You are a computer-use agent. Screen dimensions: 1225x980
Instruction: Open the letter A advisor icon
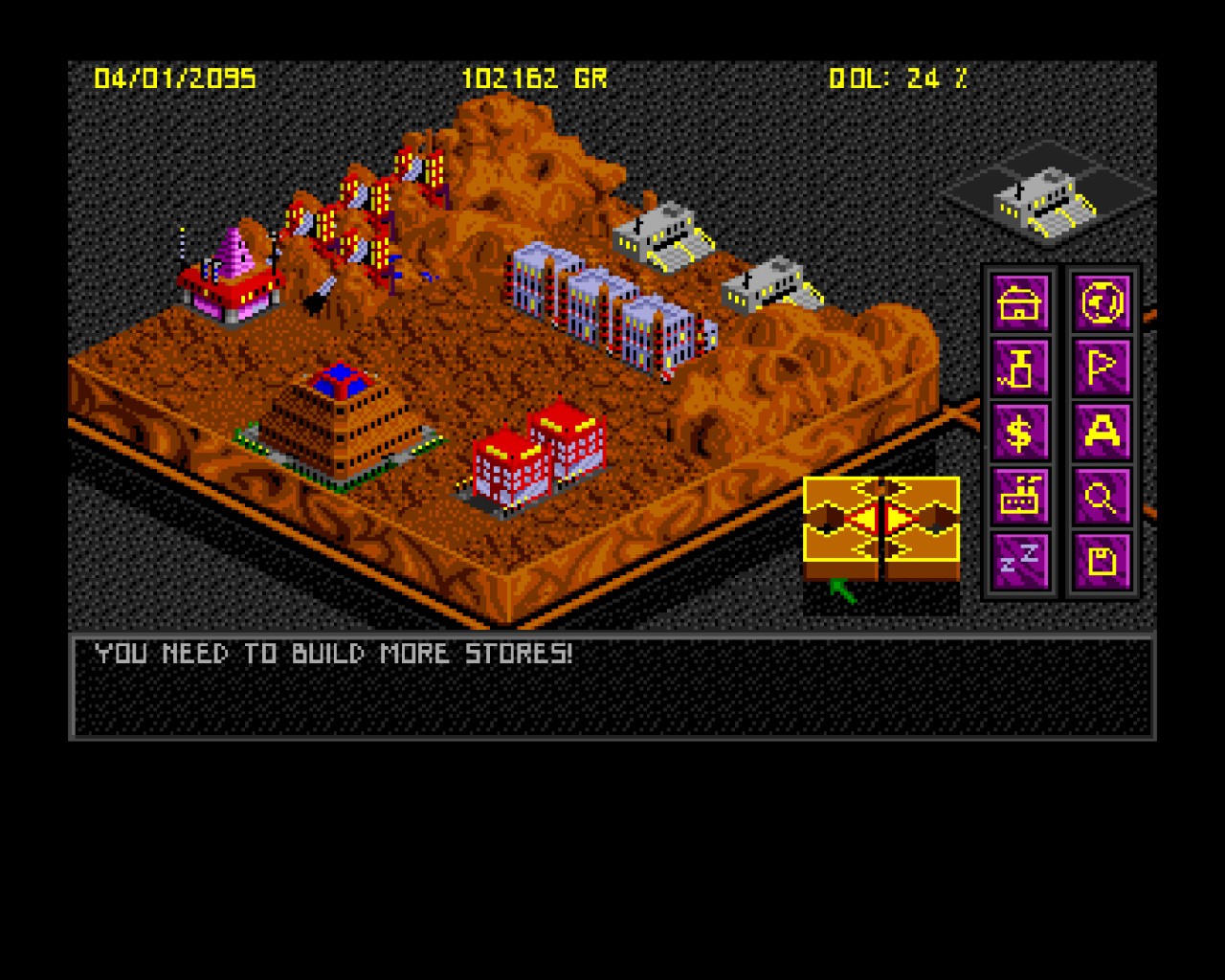[1102, 433]
